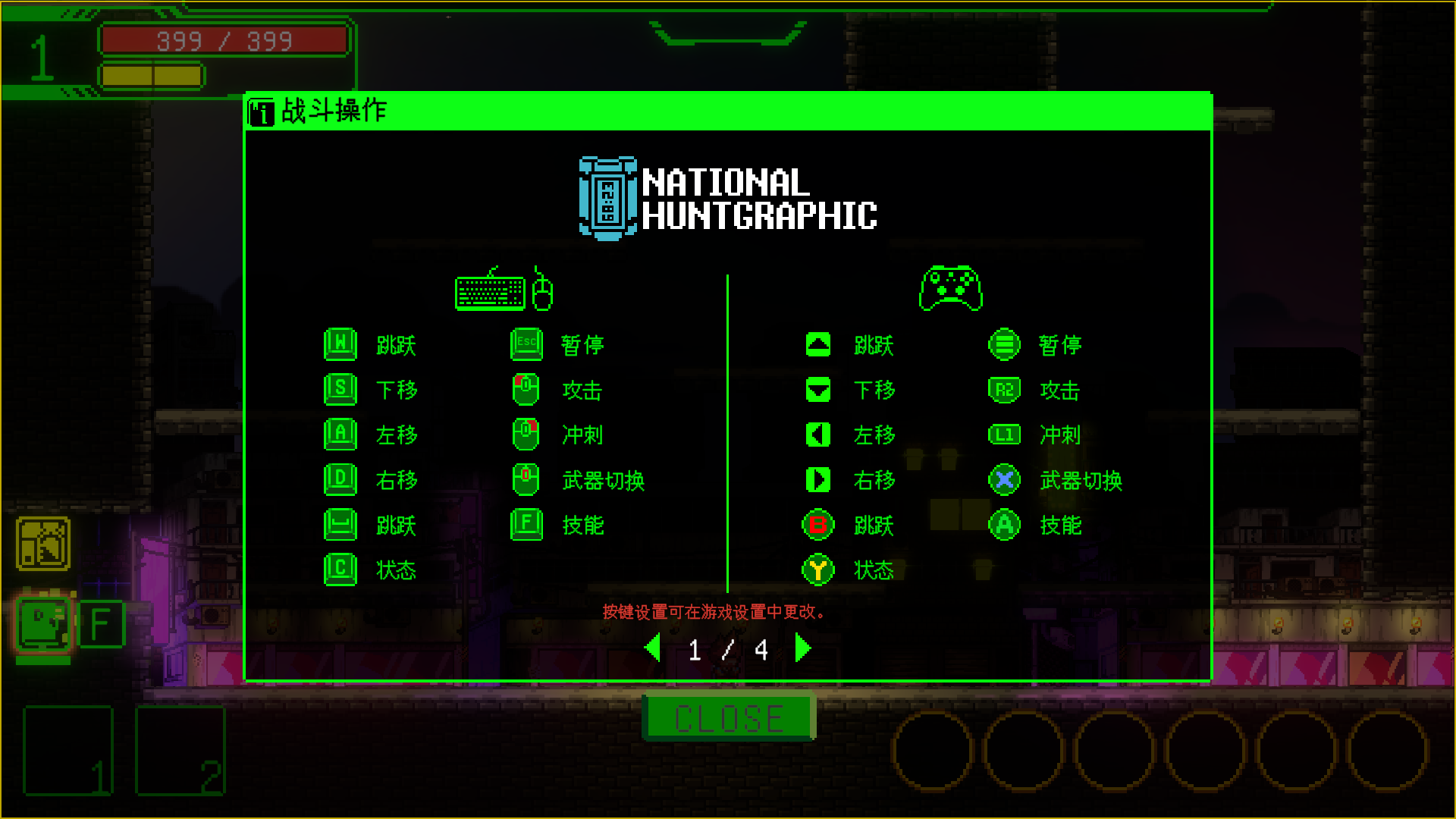Open the map icon in left HUD

point(43,544)
